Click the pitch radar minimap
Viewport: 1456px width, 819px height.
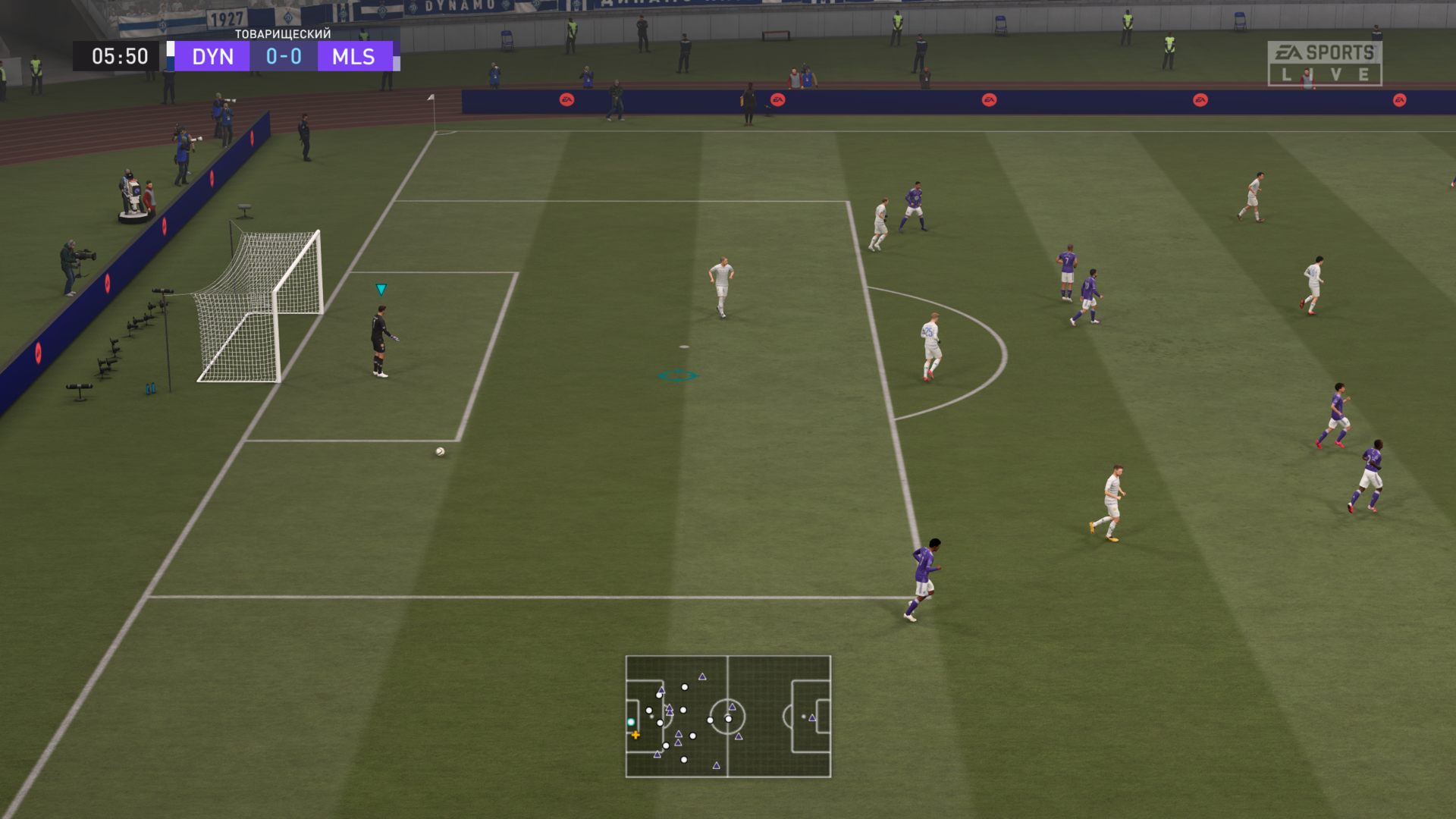tap(728, 716)
